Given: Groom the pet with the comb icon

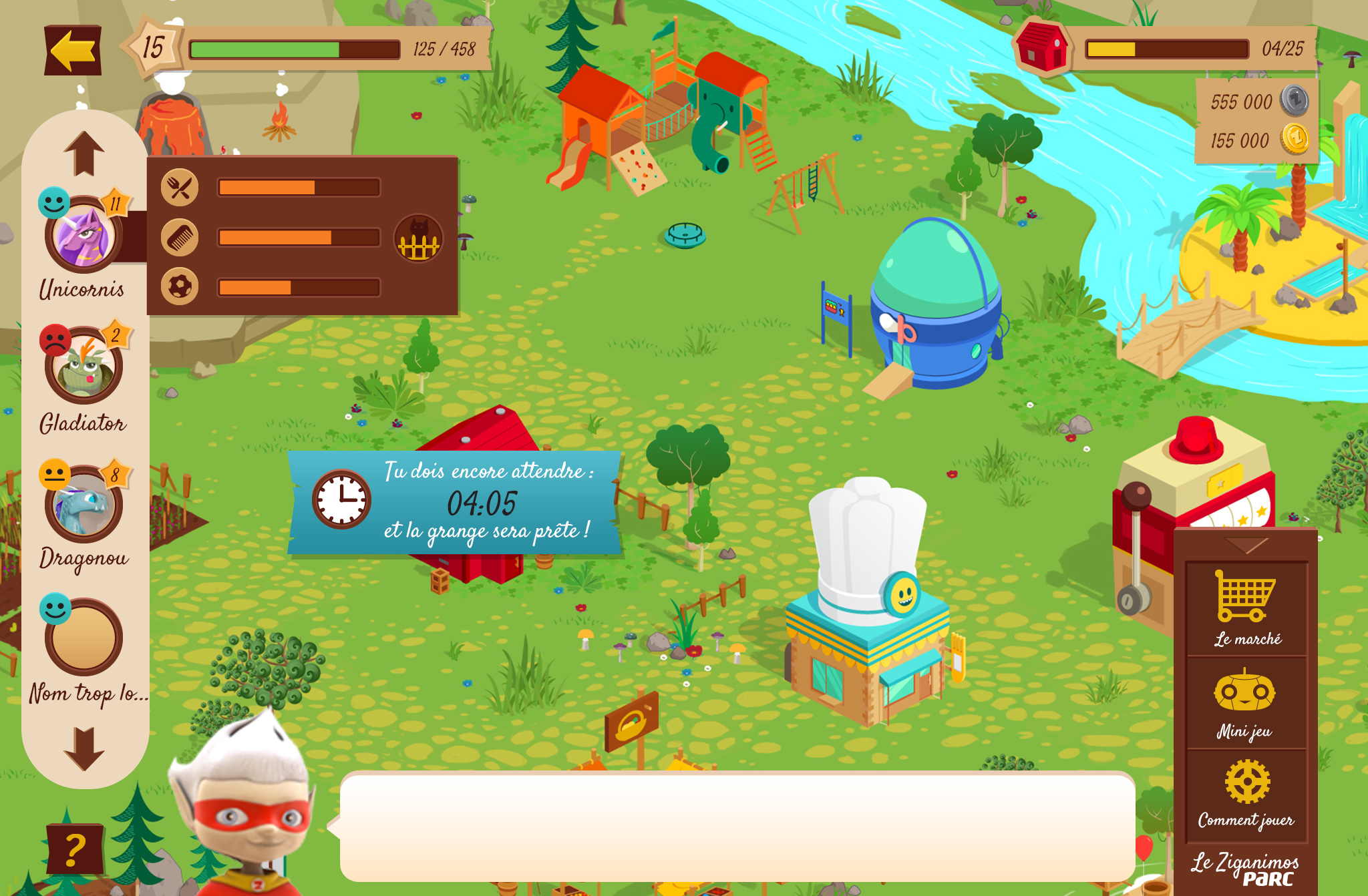Looking at the screenshot, I should coord(180,238).
